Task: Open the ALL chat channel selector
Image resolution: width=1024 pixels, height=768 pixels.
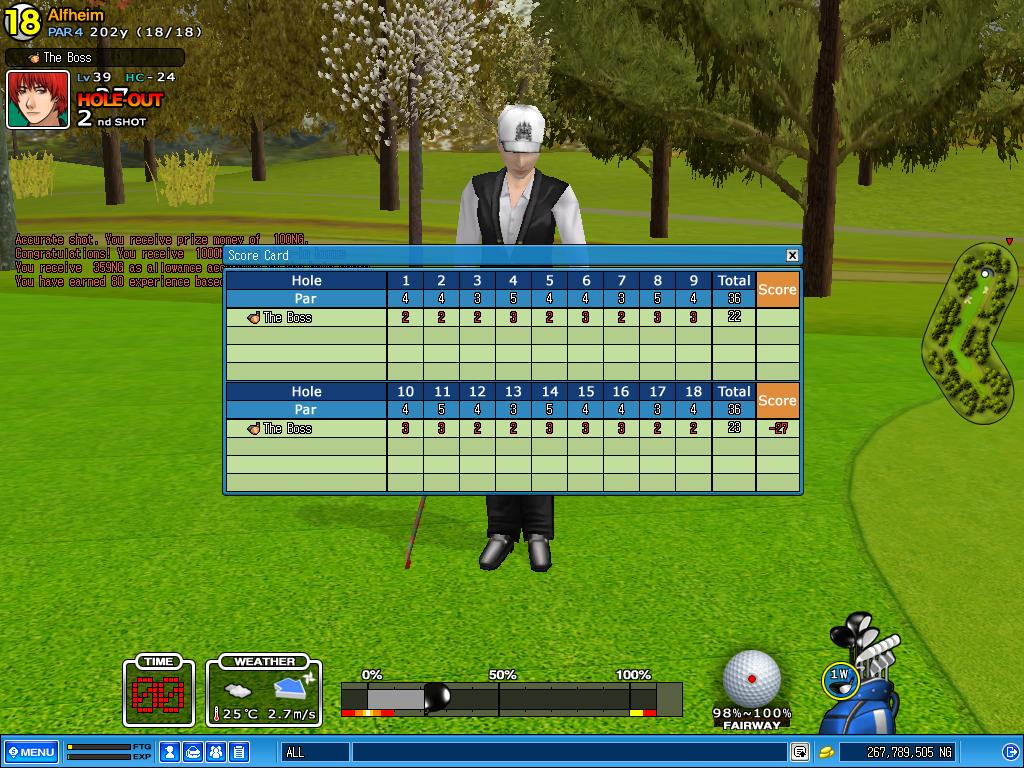Action: 316,752
